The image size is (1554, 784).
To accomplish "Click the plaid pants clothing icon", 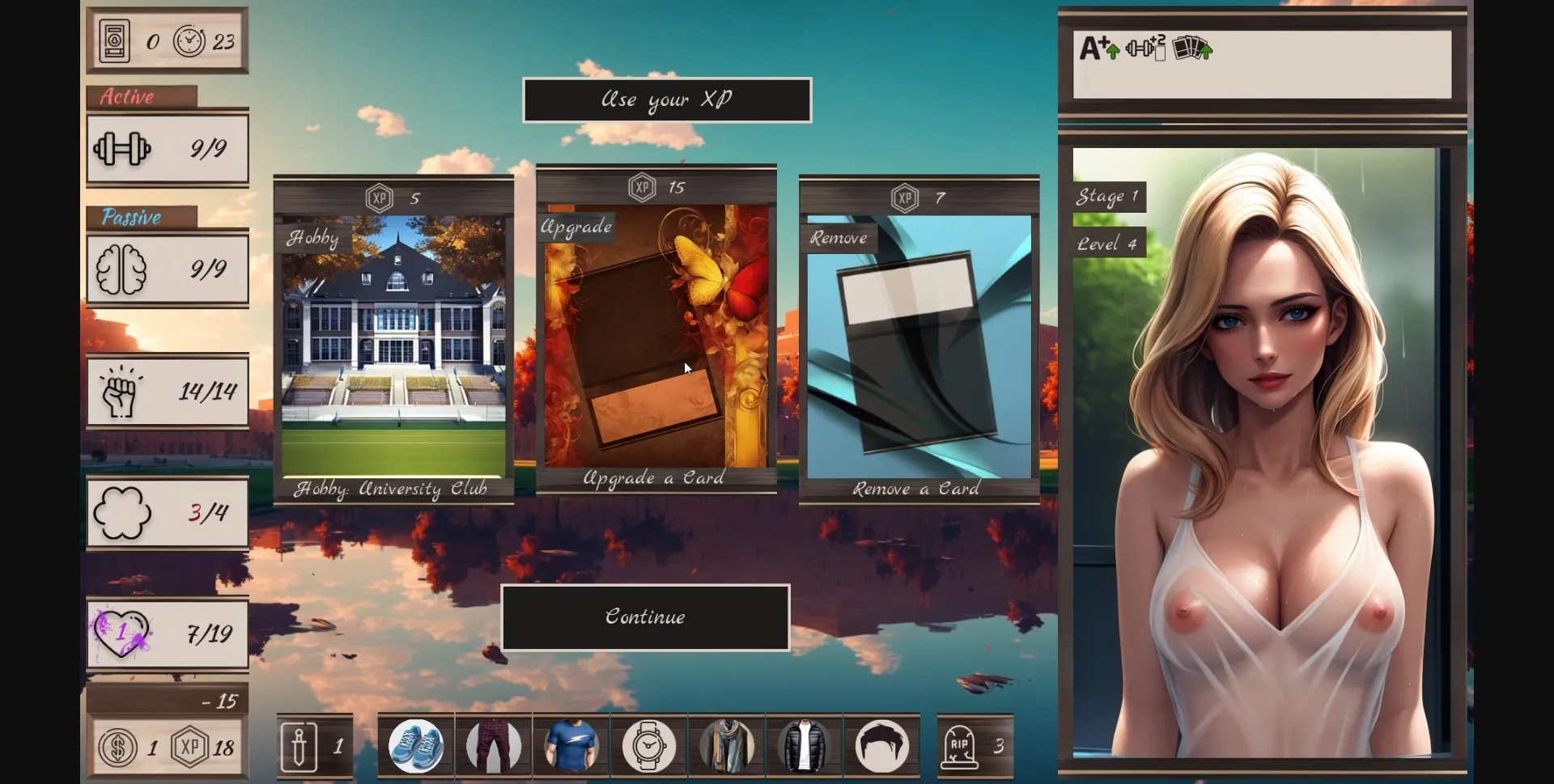I will coord(494,745).
